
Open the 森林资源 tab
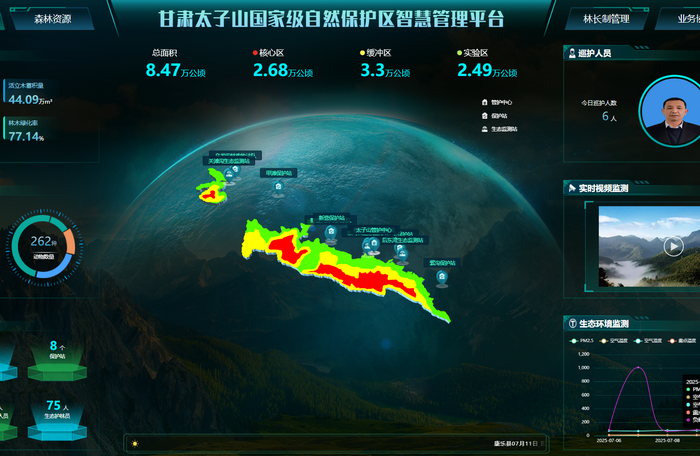coord(52,18)
